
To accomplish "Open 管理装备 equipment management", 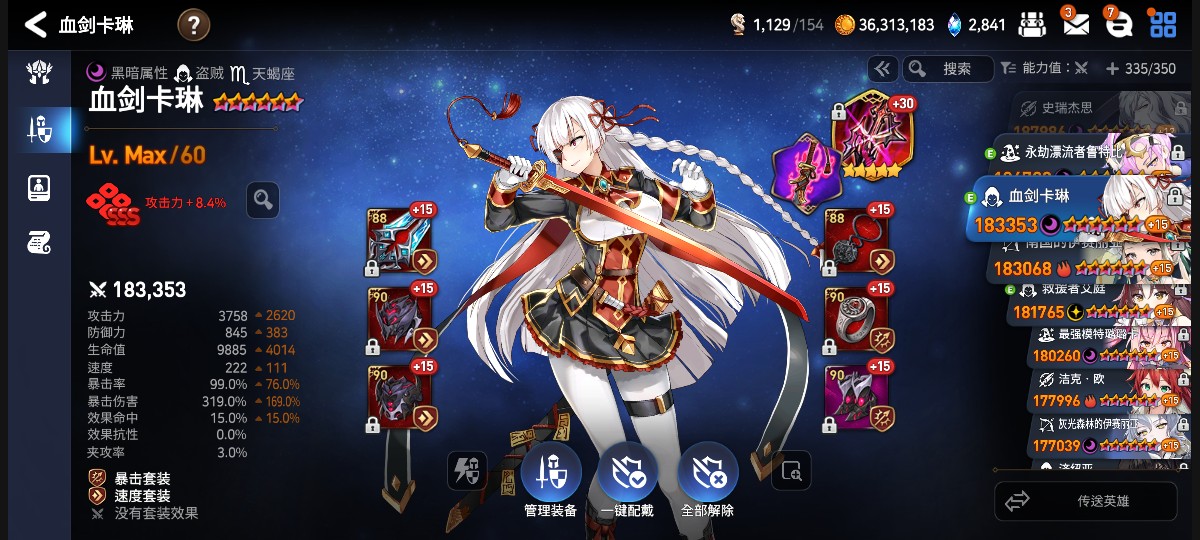I will (550, 480).
